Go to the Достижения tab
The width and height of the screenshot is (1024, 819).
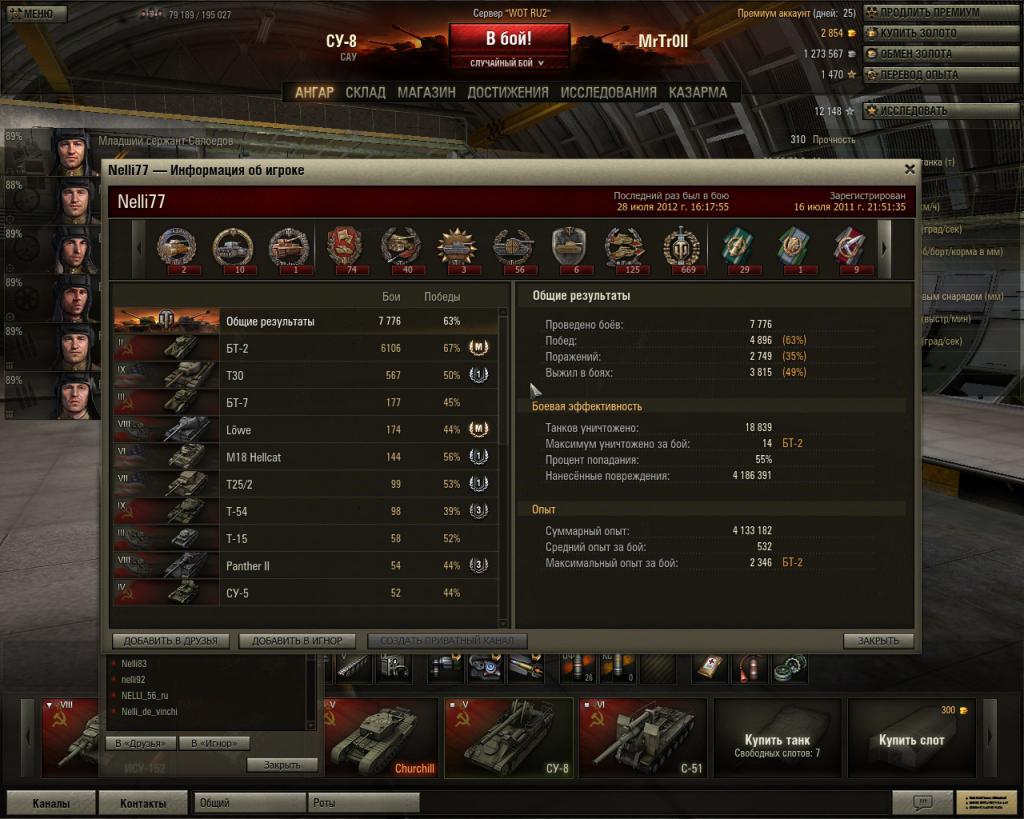click(508, 92)
